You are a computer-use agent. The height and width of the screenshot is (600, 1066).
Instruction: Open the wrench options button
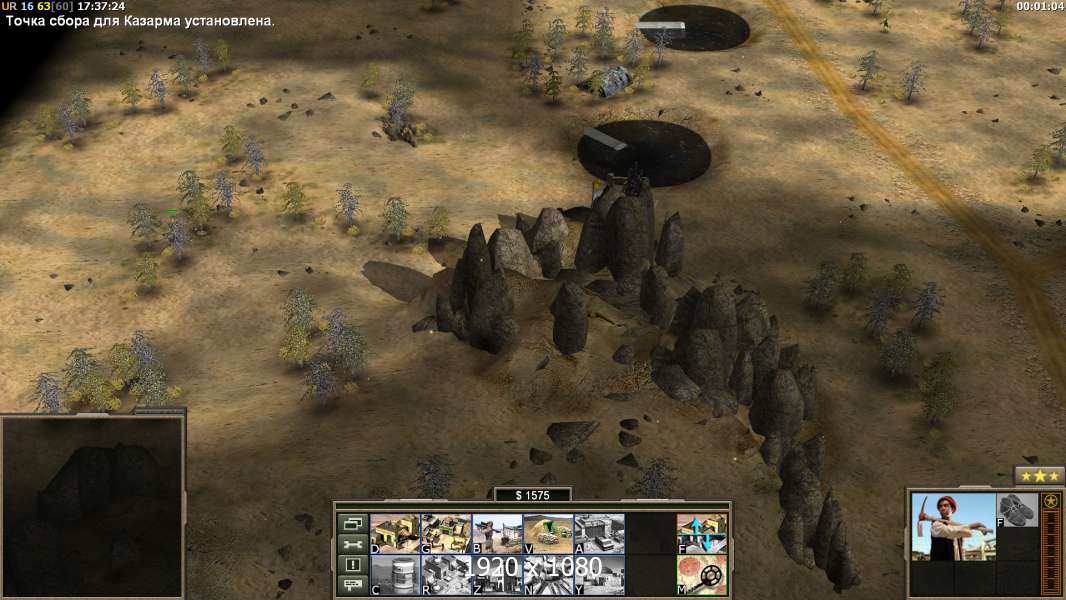[353, 545]
